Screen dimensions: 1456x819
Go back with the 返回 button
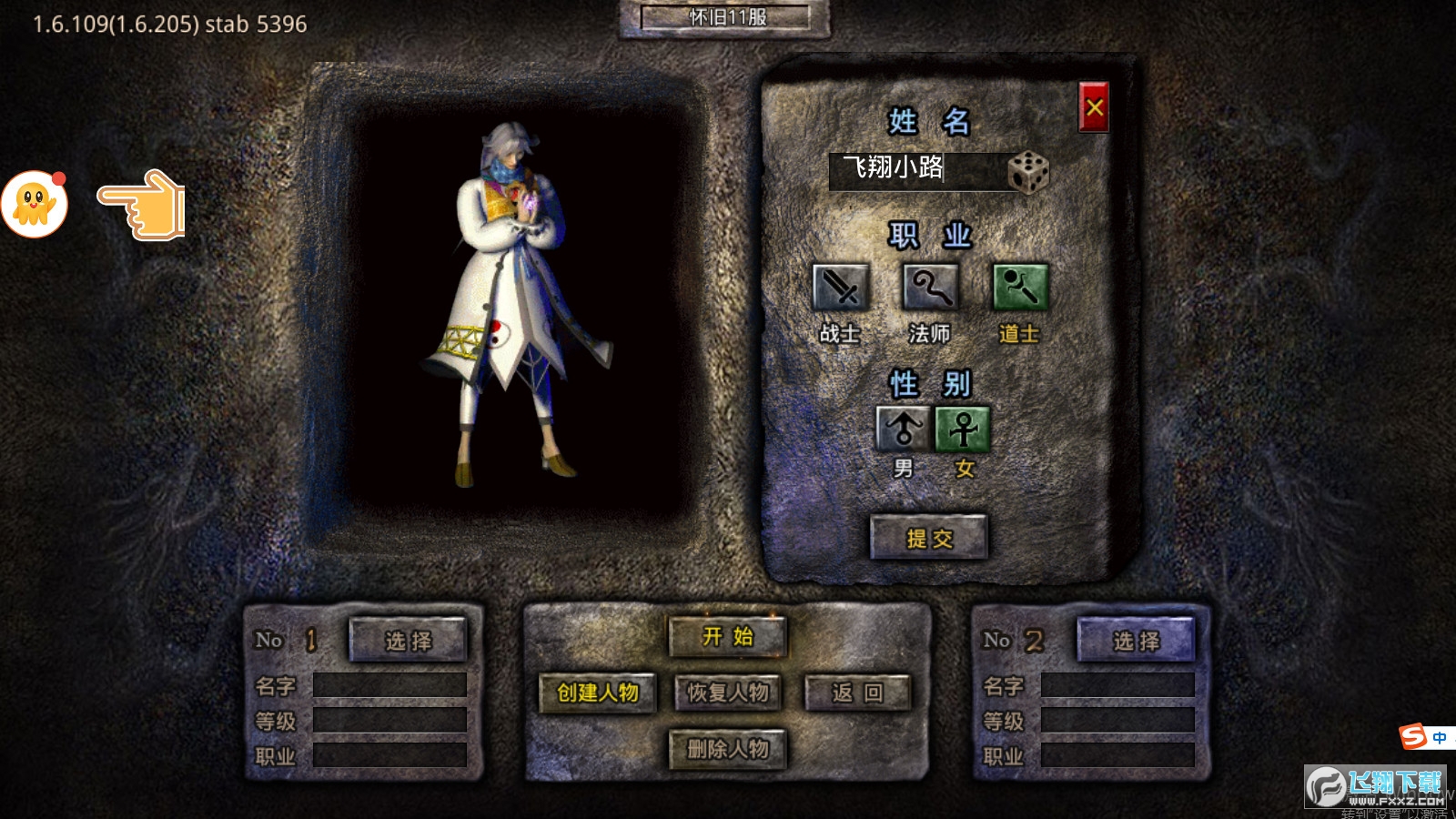(857, 693)
